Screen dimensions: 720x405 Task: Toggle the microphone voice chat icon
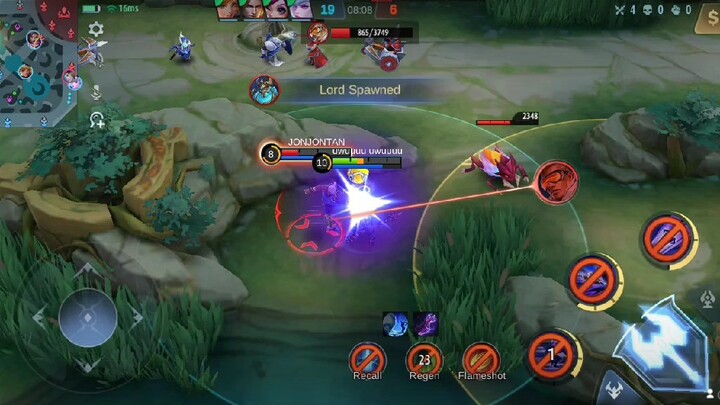pos(97,91)
